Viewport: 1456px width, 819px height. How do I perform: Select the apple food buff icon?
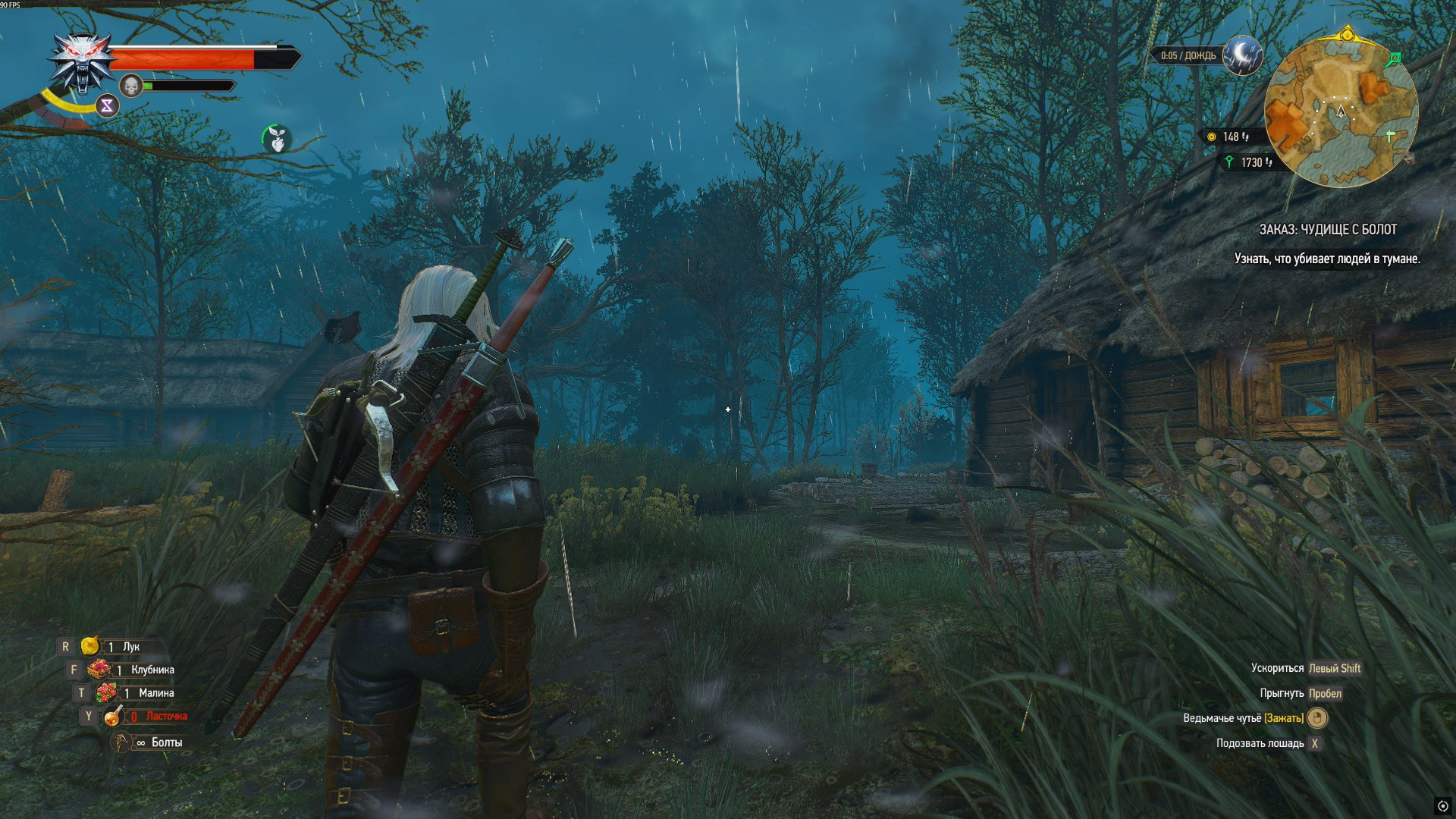click(277, 139)
